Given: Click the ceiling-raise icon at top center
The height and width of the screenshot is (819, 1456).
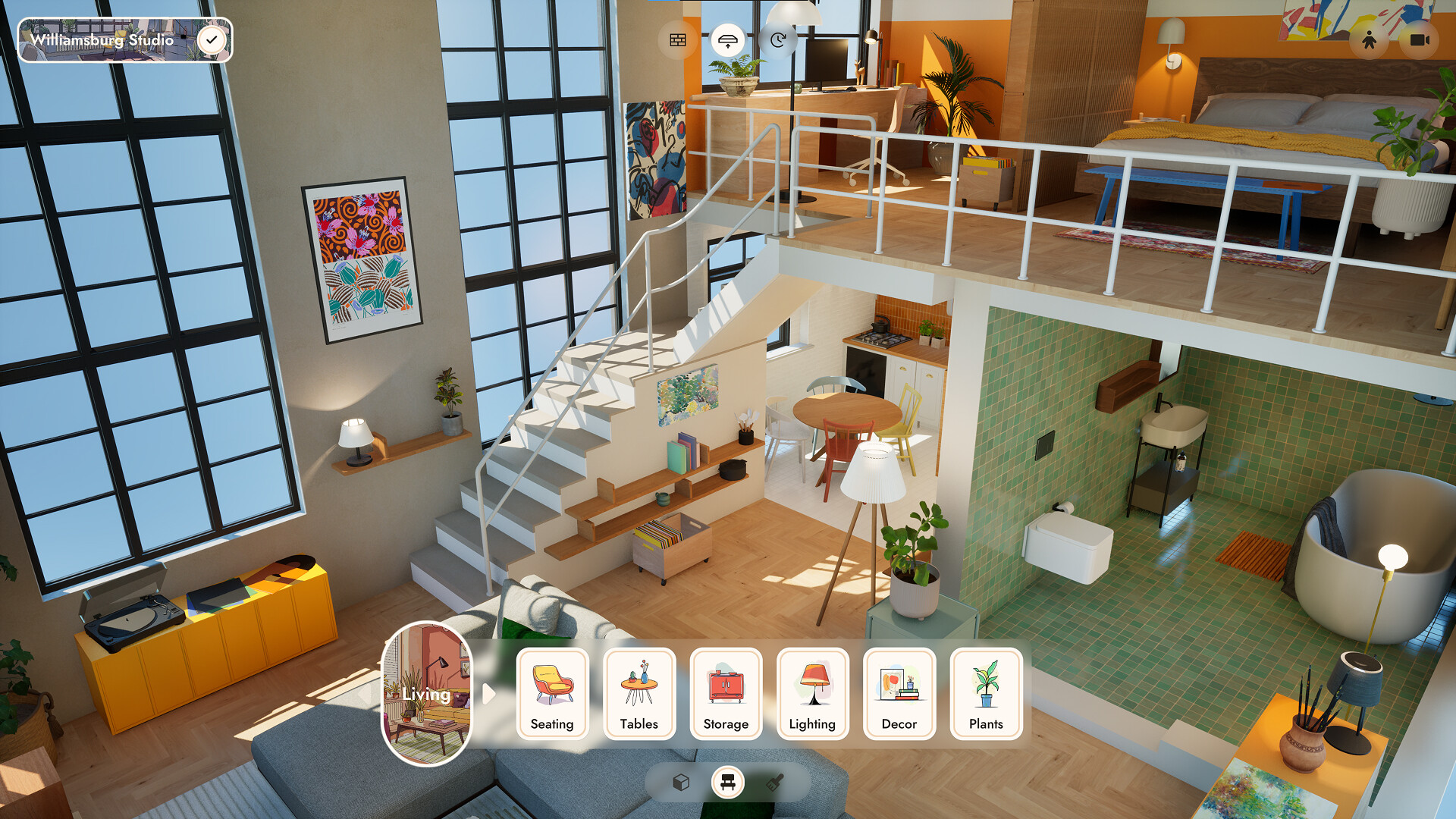Looking at the screenshot, I should pos(729,39).
